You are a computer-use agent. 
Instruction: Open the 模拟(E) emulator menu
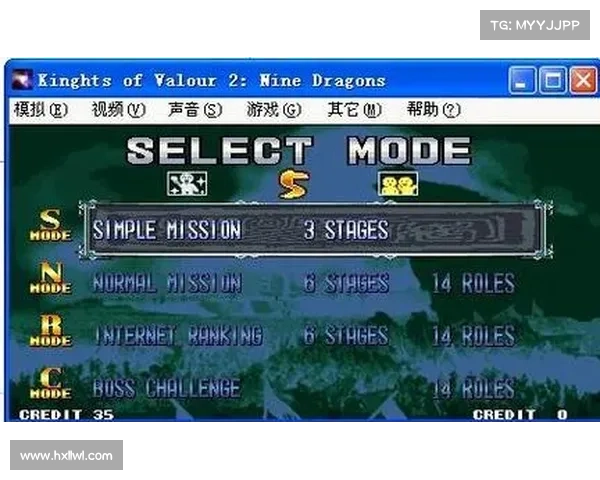pyautogui.click(x=41, y=110)
